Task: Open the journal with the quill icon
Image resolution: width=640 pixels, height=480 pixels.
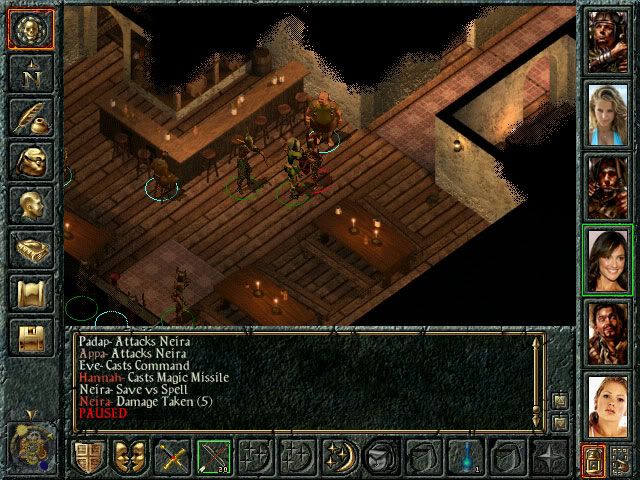Action: tap(29, 117)
